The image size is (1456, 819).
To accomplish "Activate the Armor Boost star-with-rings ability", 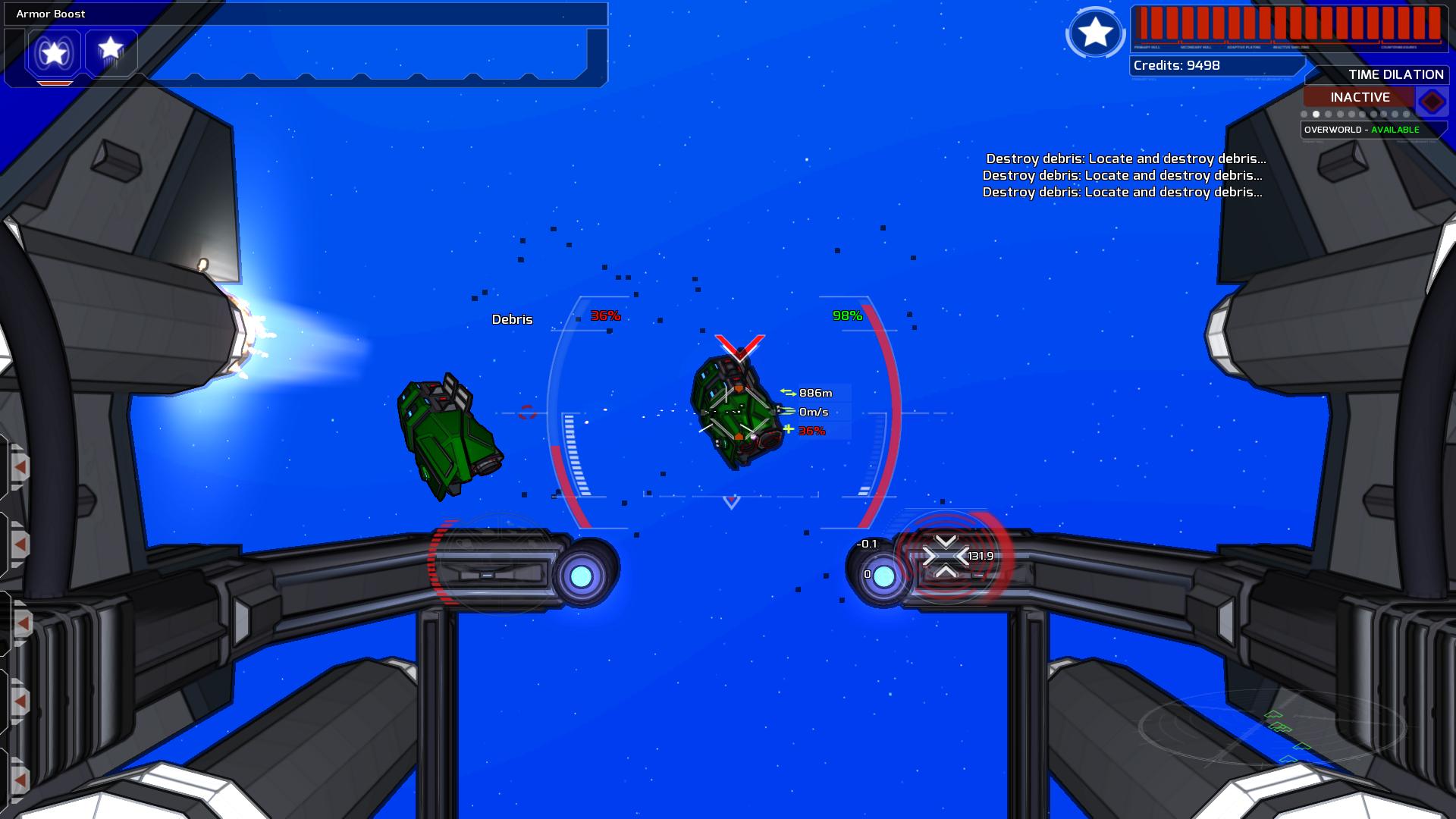I will tap(54, 53).
